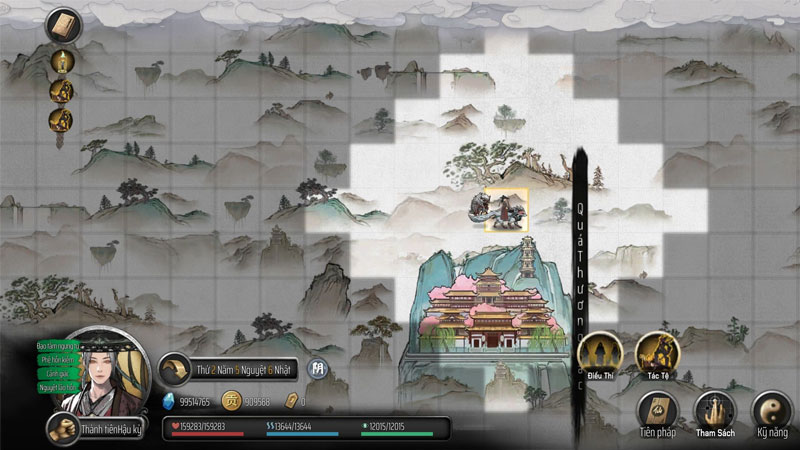800x450 pixels.
Task: Advance time with the curved arrow button
Action: 175,369
